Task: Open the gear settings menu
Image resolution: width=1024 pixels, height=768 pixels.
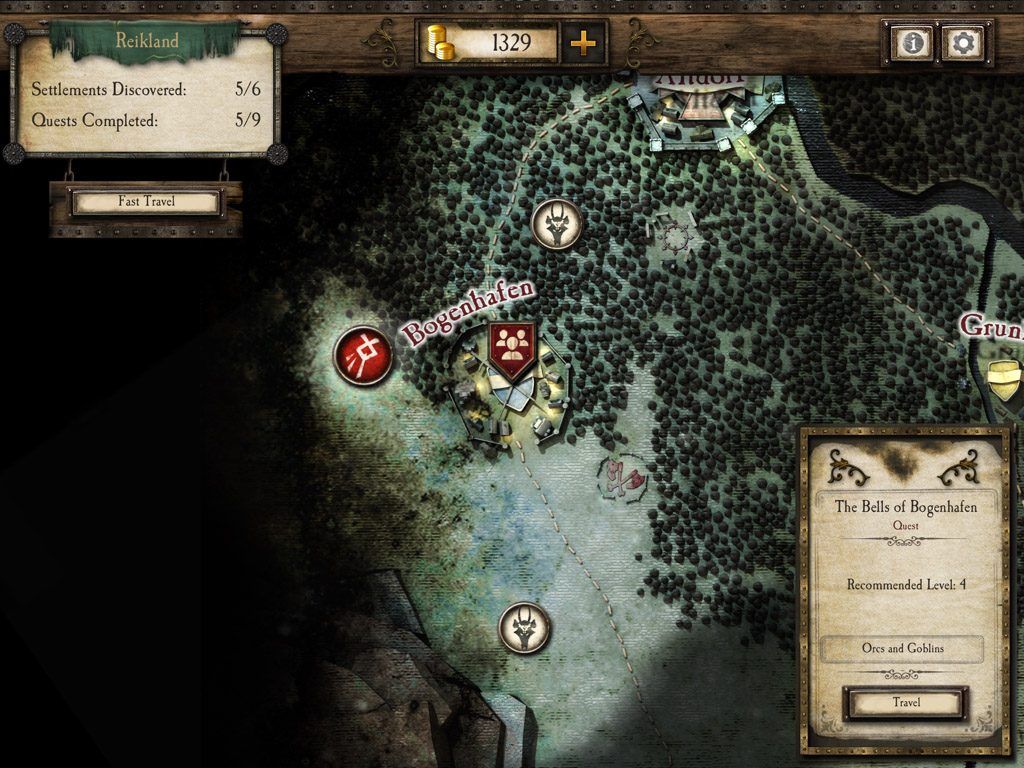Action: [x=964, y=43]
